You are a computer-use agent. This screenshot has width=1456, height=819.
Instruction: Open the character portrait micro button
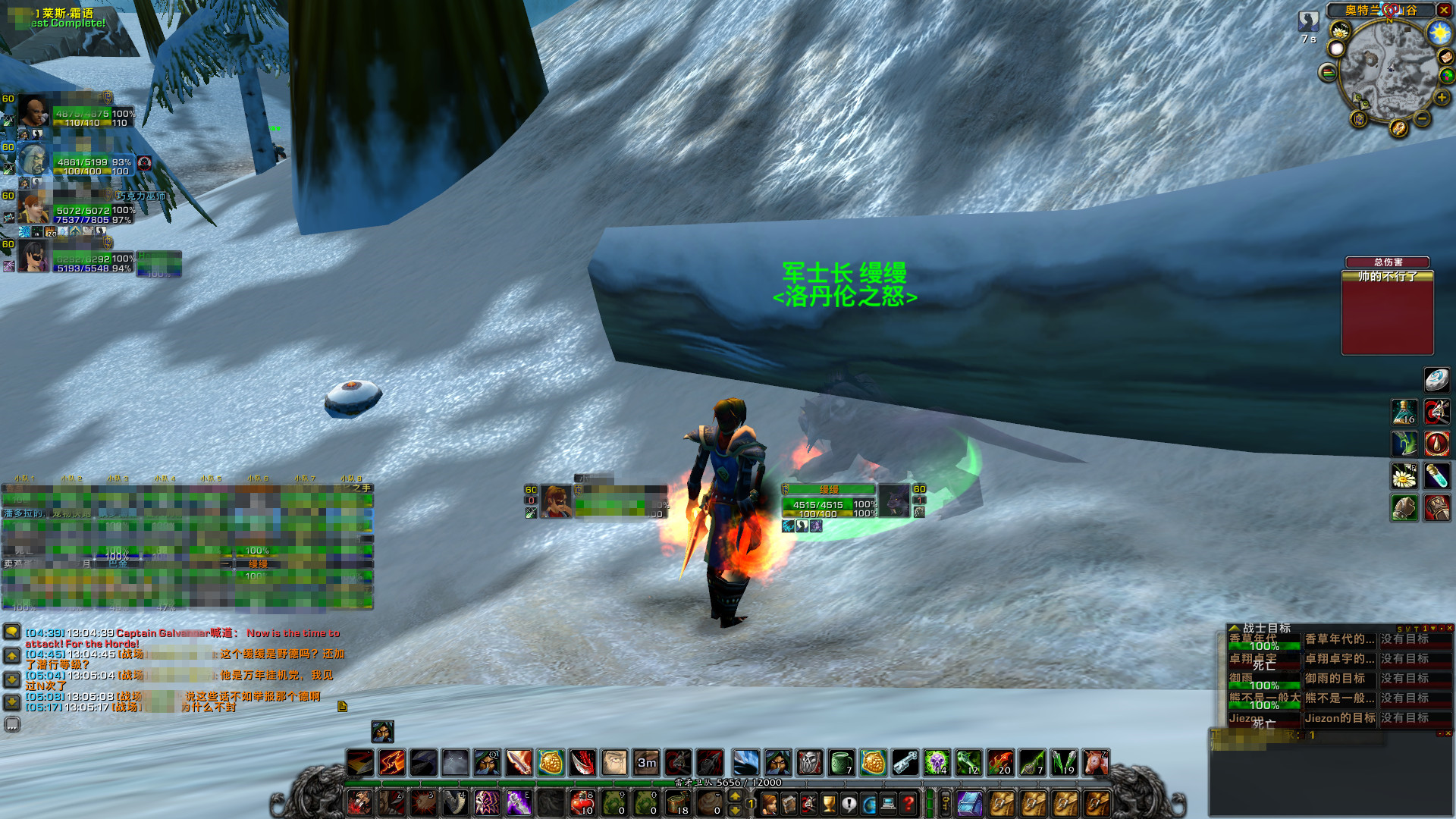pyautogui.click(x=770, y=803)
